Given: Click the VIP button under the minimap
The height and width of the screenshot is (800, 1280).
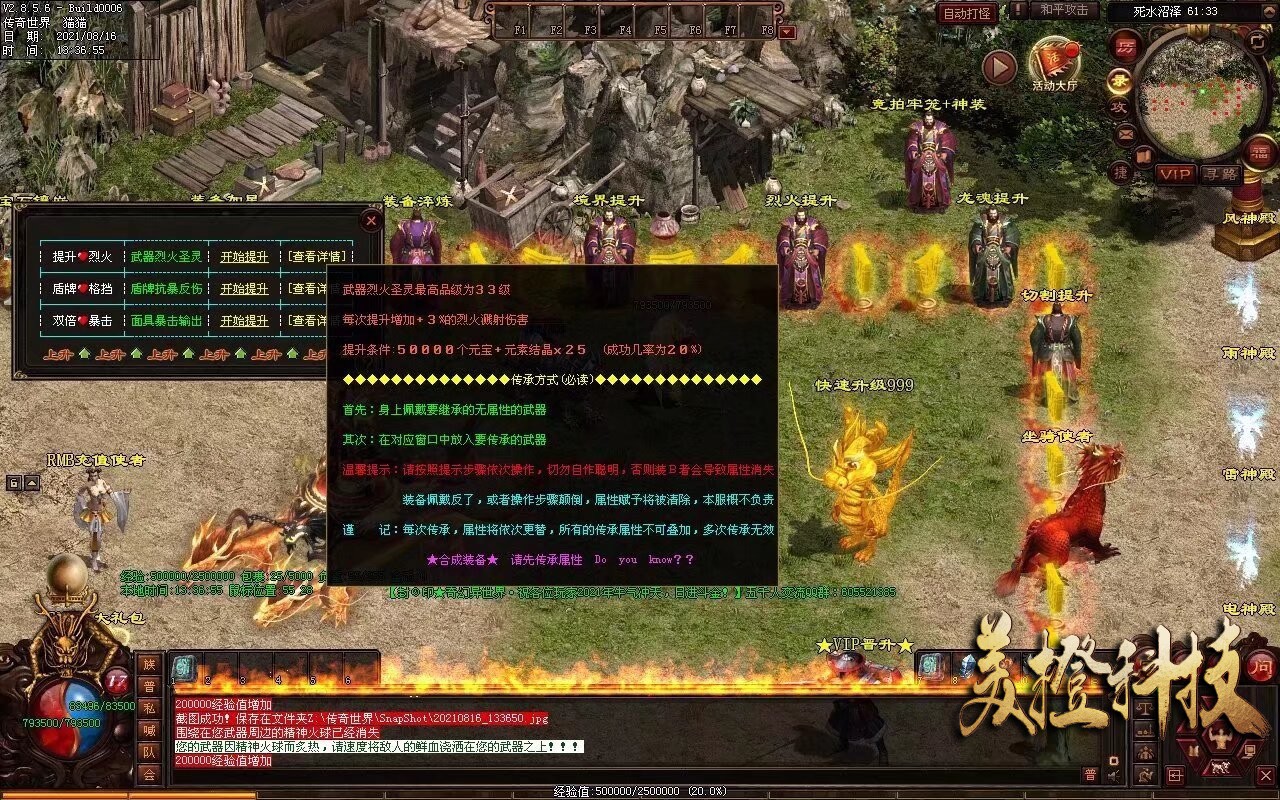Looking at the screenshot, I should point(1174,174).
